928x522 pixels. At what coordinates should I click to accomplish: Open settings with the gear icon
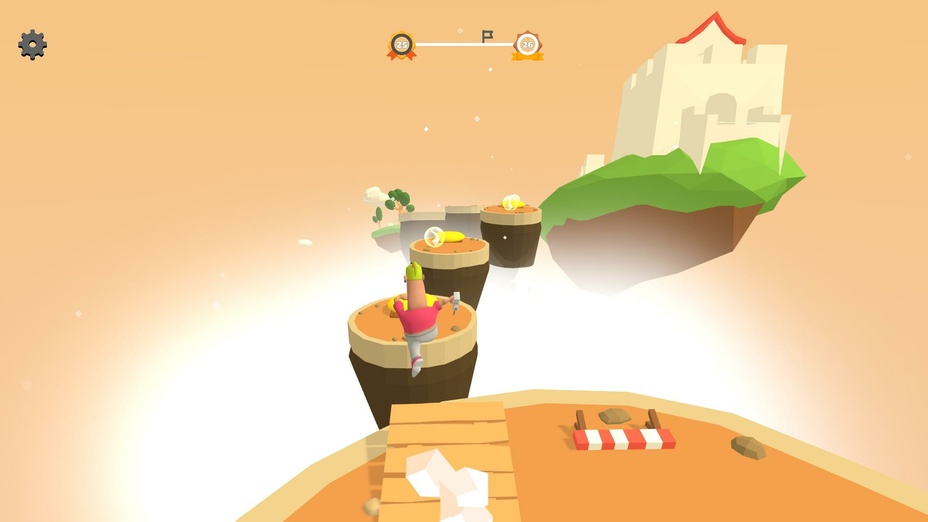pyautogui.click(x=33, y=45)
